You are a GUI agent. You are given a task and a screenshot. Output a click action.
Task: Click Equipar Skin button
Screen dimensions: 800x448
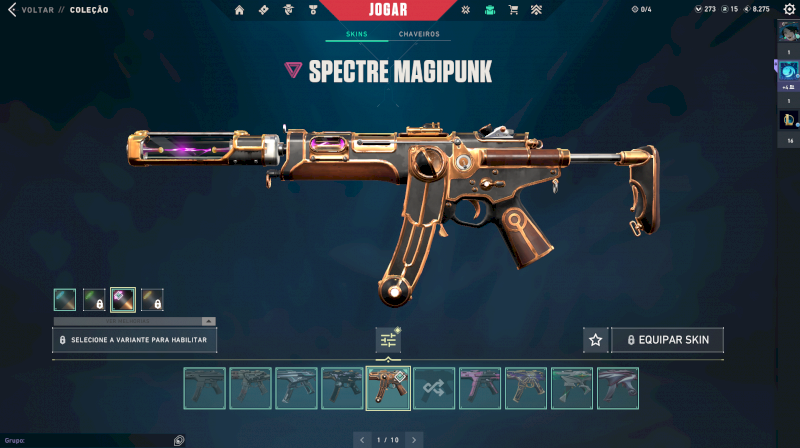[668, 340]
